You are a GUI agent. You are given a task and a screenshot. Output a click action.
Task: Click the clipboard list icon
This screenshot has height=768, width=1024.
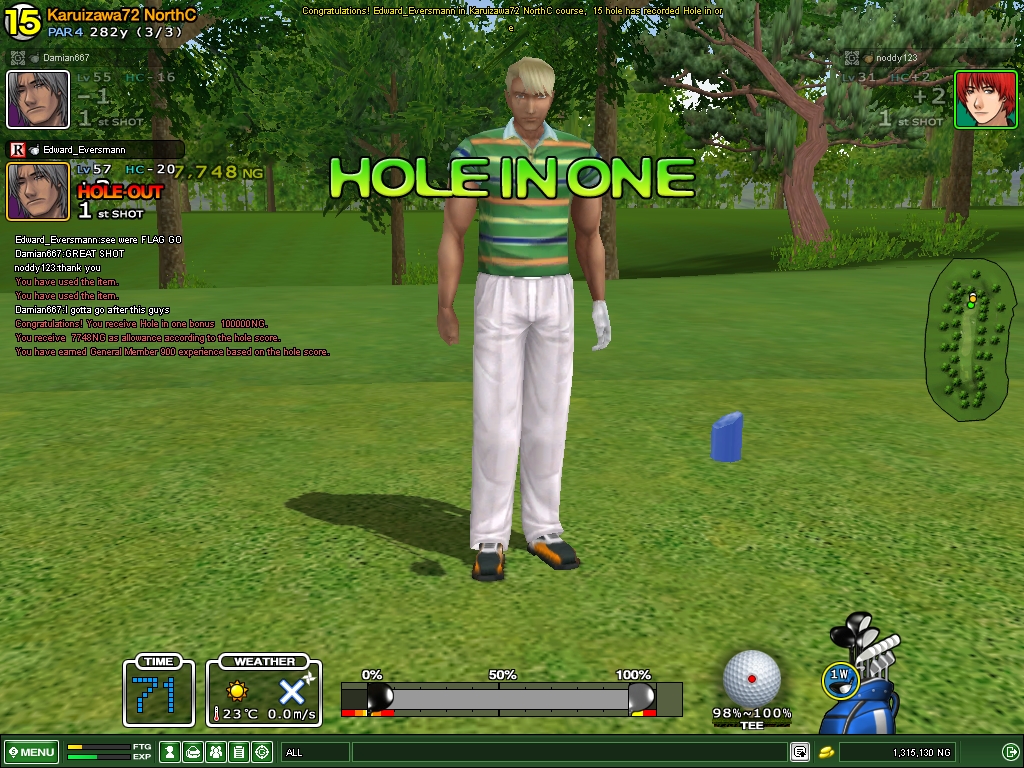click(x=239, y=752)
